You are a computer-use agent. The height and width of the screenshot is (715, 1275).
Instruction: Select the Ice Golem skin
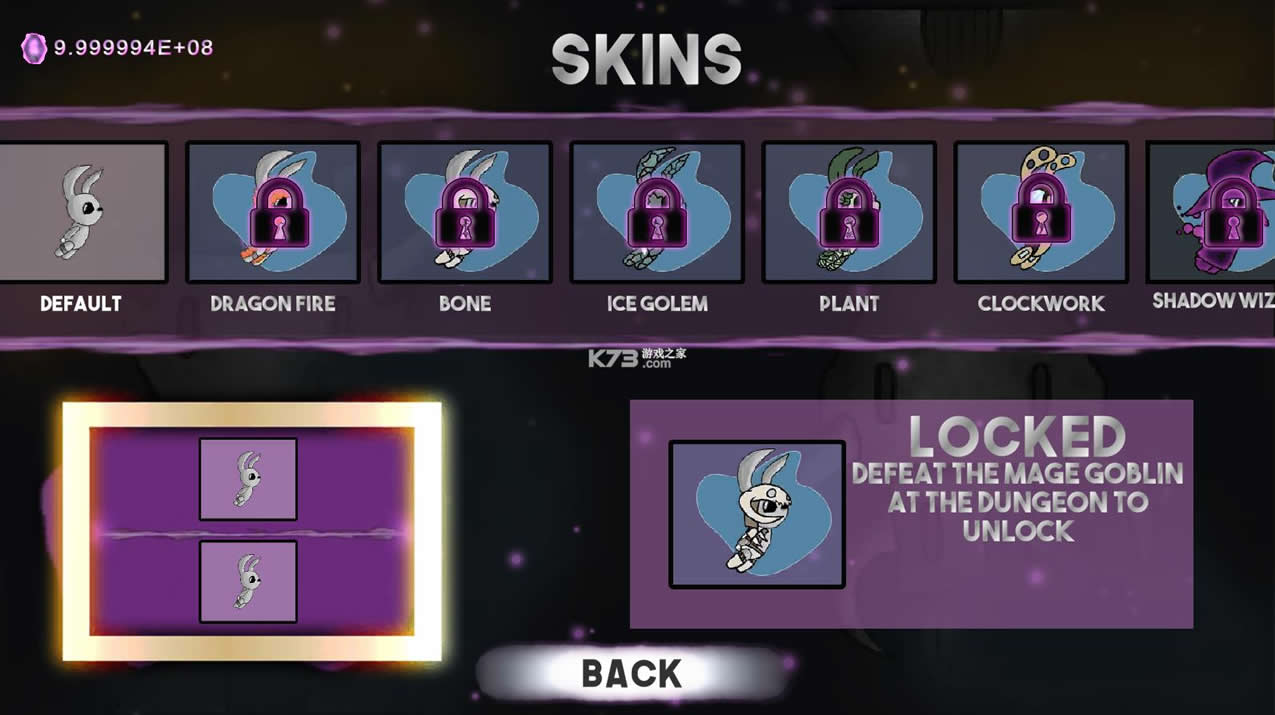pos(657,212)
